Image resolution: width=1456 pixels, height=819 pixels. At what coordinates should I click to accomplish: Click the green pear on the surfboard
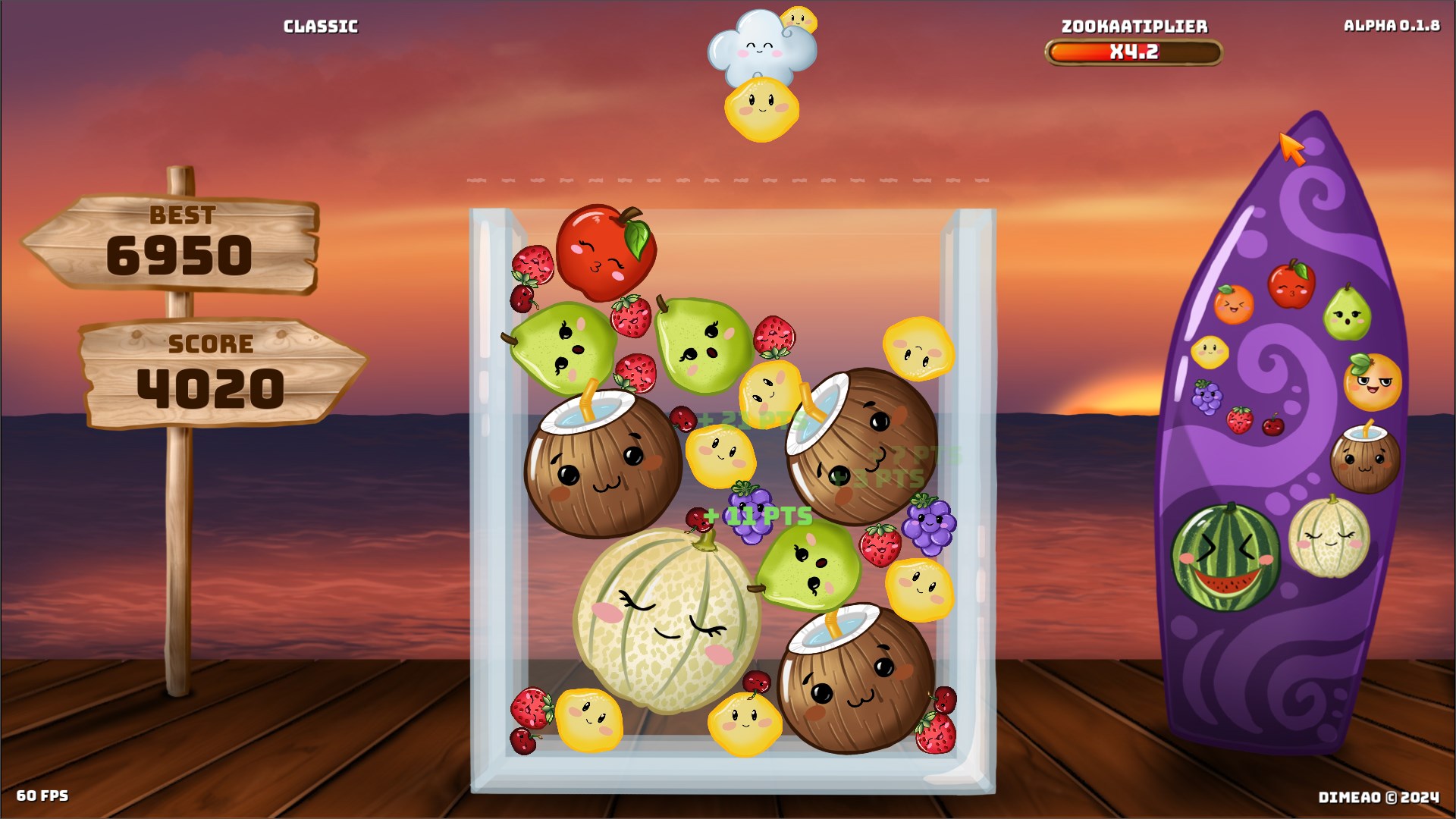[1347, 313]
